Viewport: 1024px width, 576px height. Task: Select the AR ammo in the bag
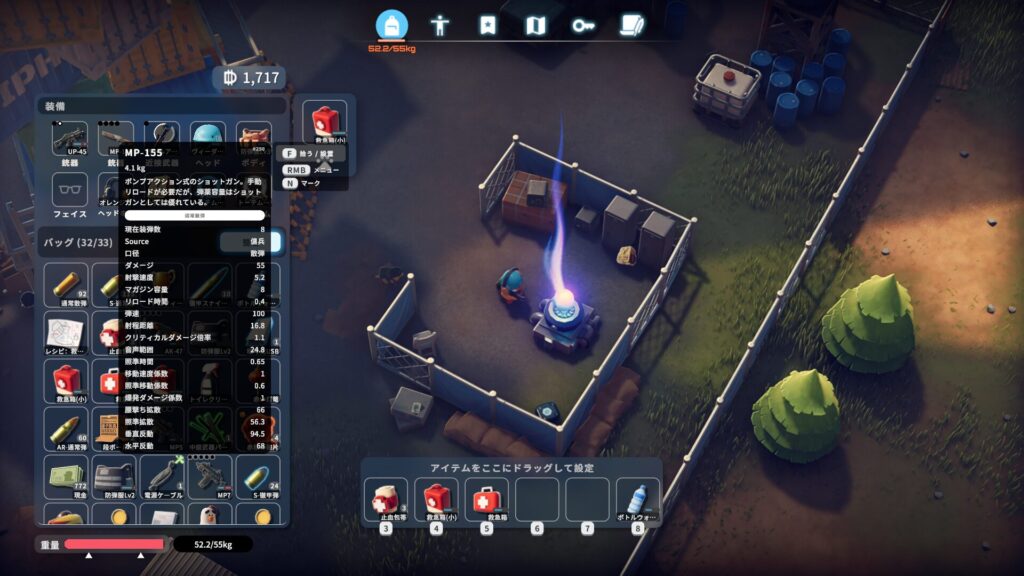click(66, 428)
